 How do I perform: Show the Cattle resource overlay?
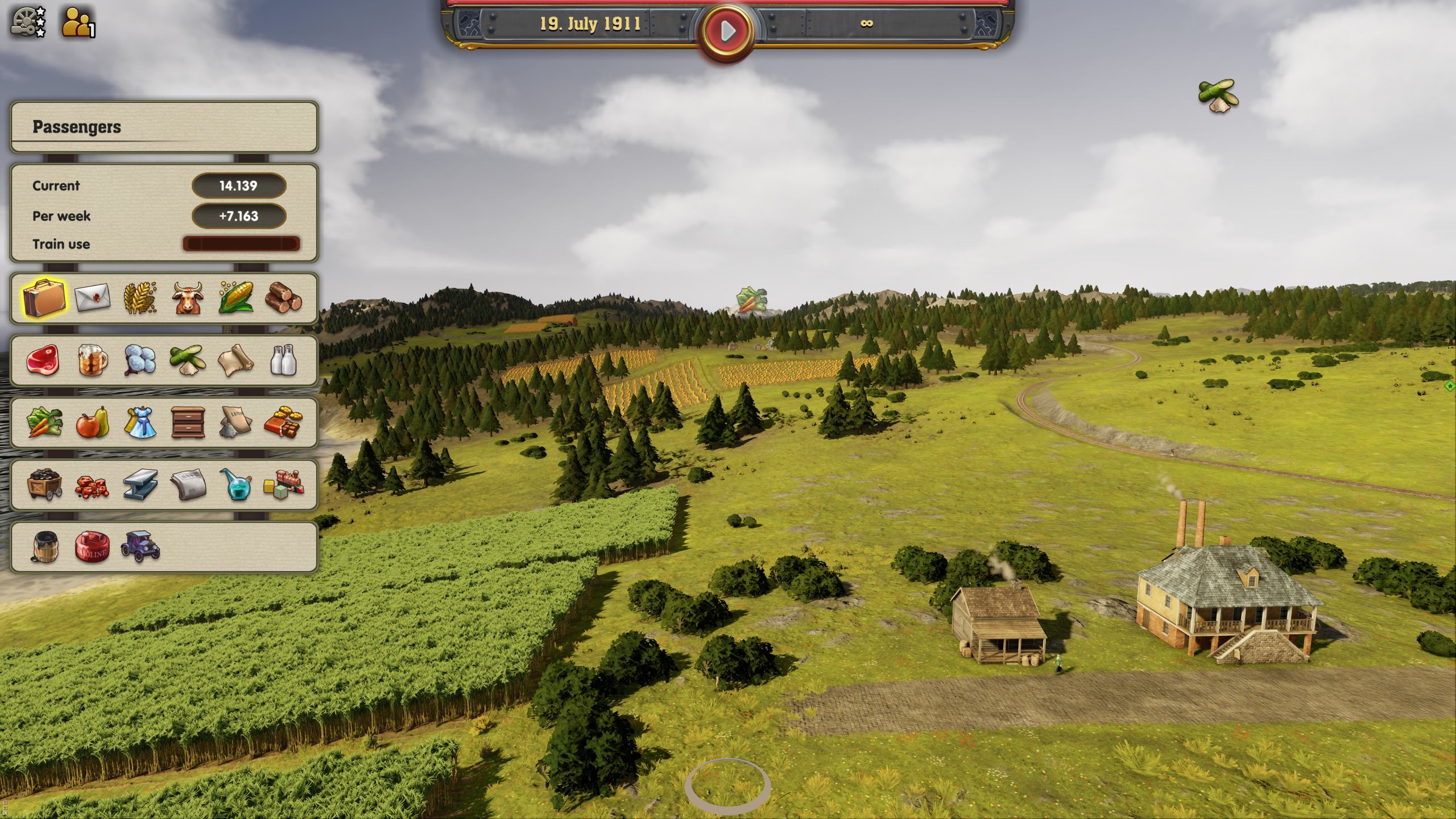189,299
